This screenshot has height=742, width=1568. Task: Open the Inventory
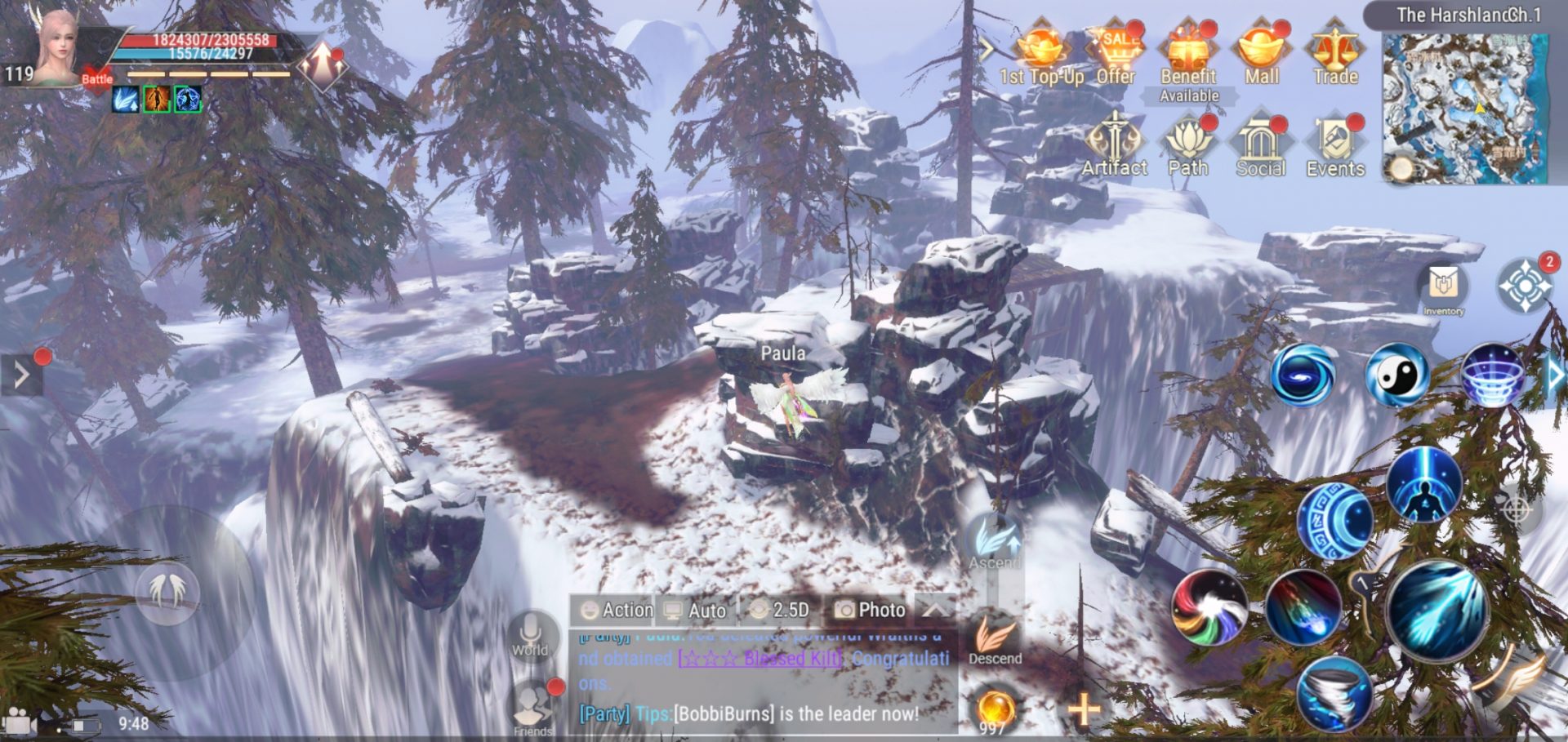(1443, 286)
